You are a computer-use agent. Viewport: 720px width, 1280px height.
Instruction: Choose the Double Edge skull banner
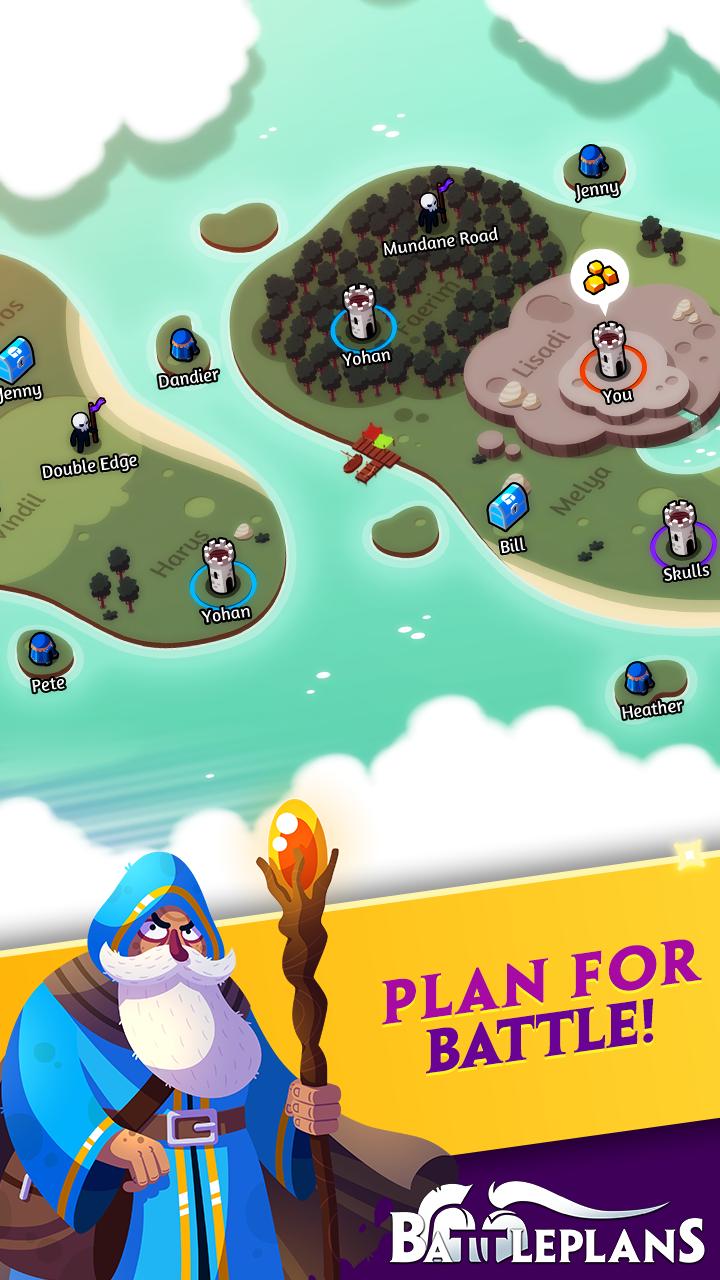(82, 430)
